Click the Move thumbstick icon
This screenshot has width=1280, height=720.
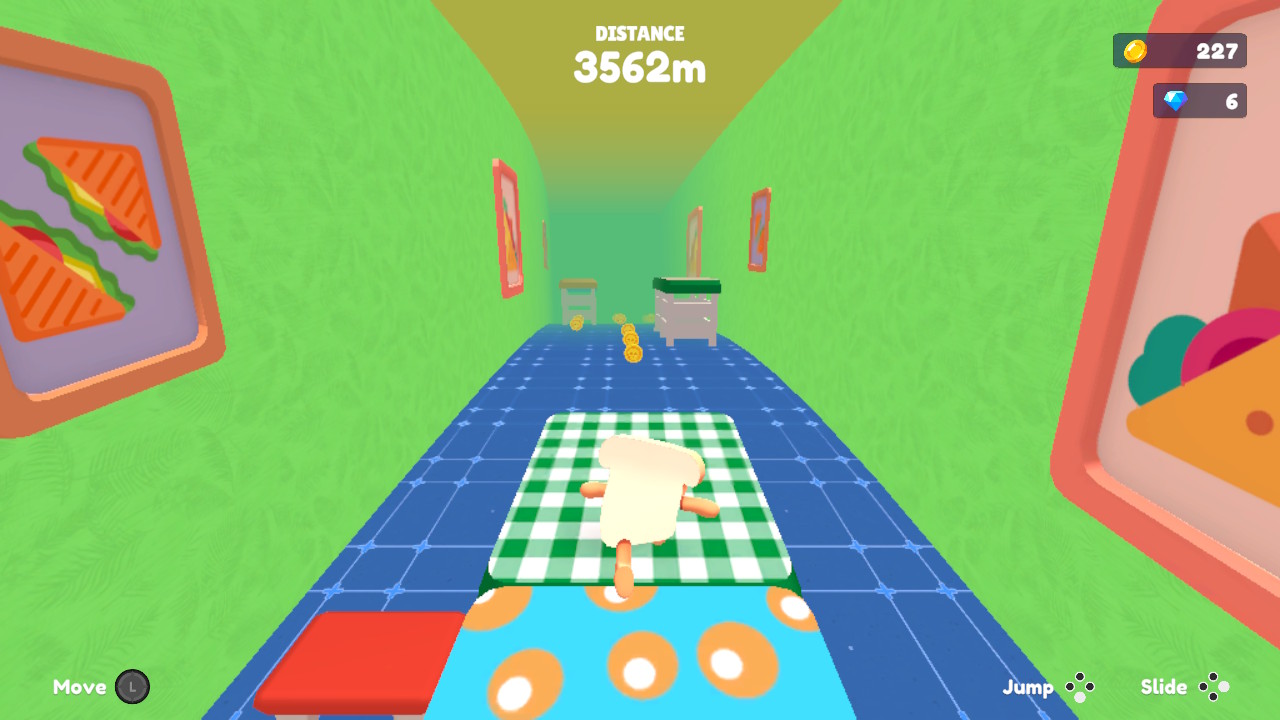[132, 687]
